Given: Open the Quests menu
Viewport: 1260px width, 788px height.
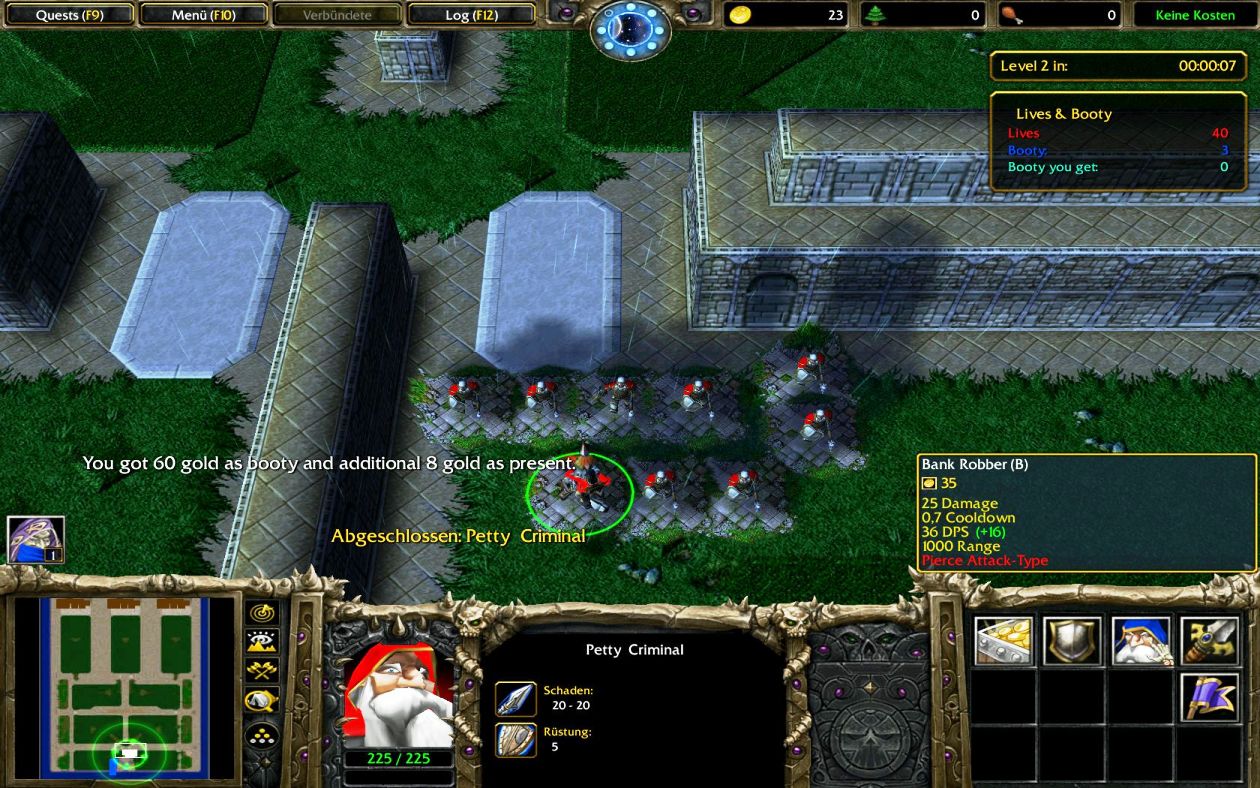Looking at the screenshot, I should tap(69, 15).
